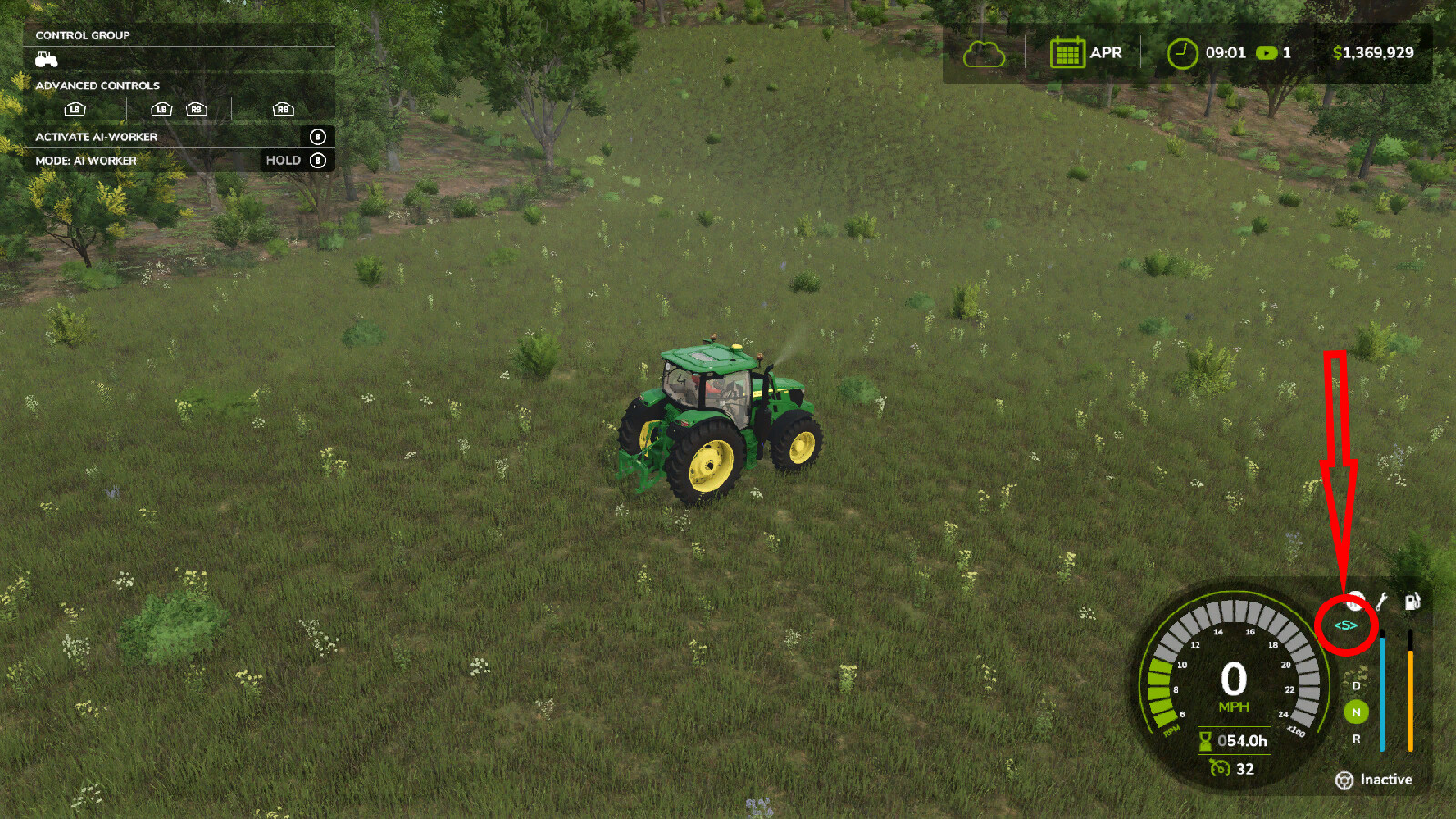Toggle cruise control via the Inactive steering wheel
This screenshot has width=1456, height=819.
[x=1345, y=779]
